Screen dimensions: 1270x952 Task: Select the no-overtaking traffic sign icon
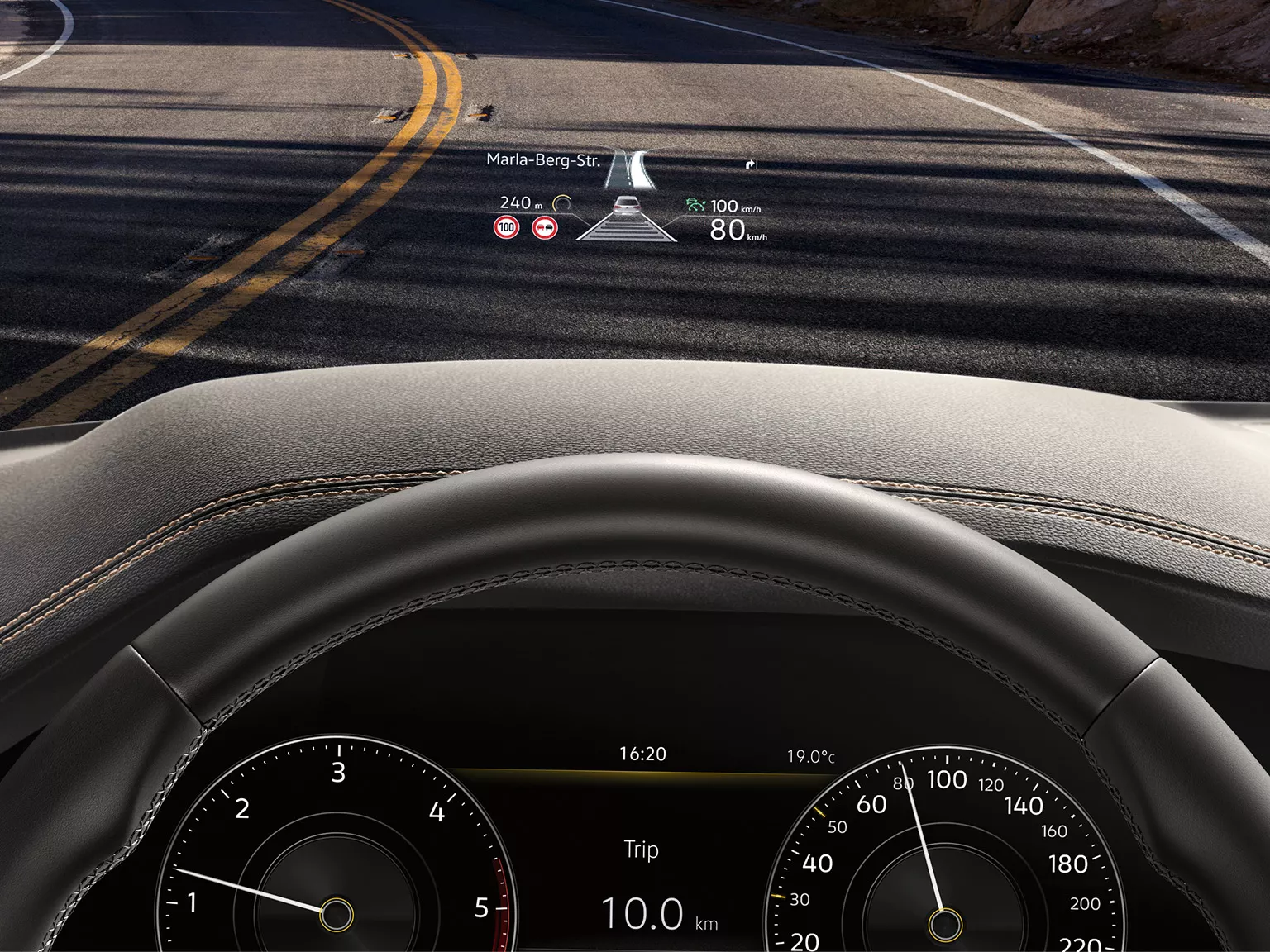pyautogui.click(x=544, y=228)
